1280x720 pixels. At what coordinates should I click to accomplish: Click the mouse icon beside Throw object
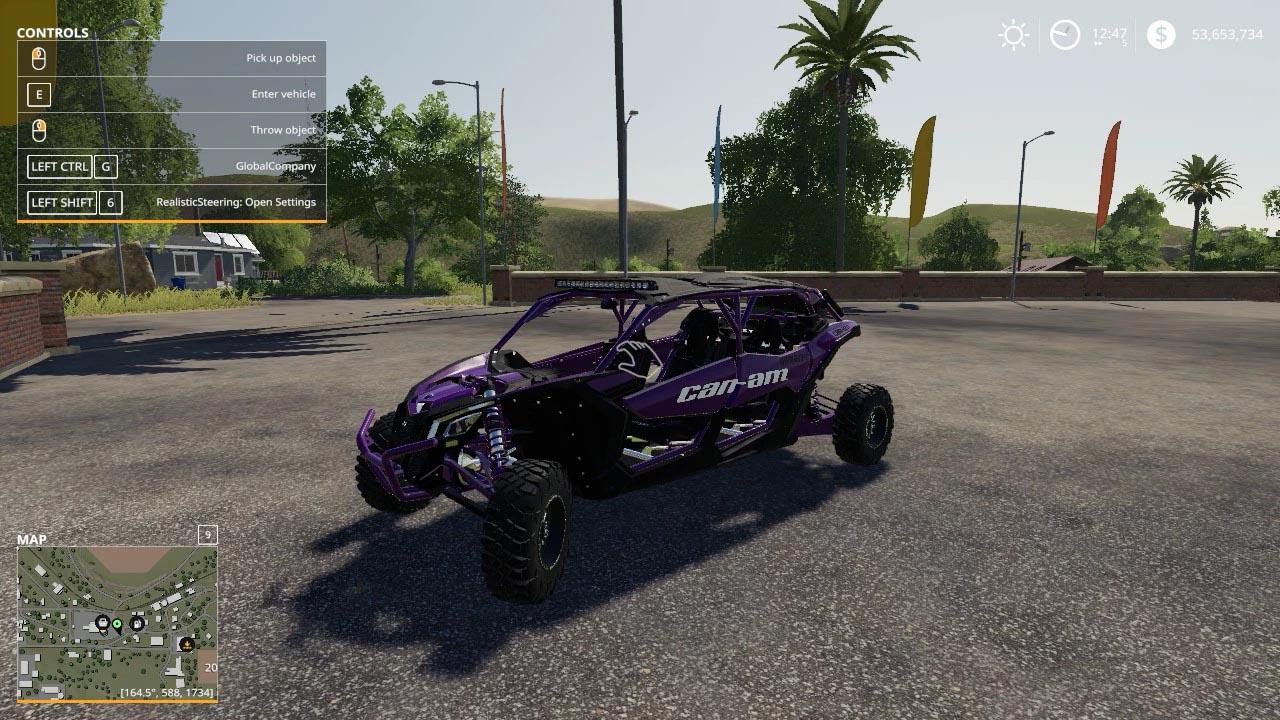(40, 129)
